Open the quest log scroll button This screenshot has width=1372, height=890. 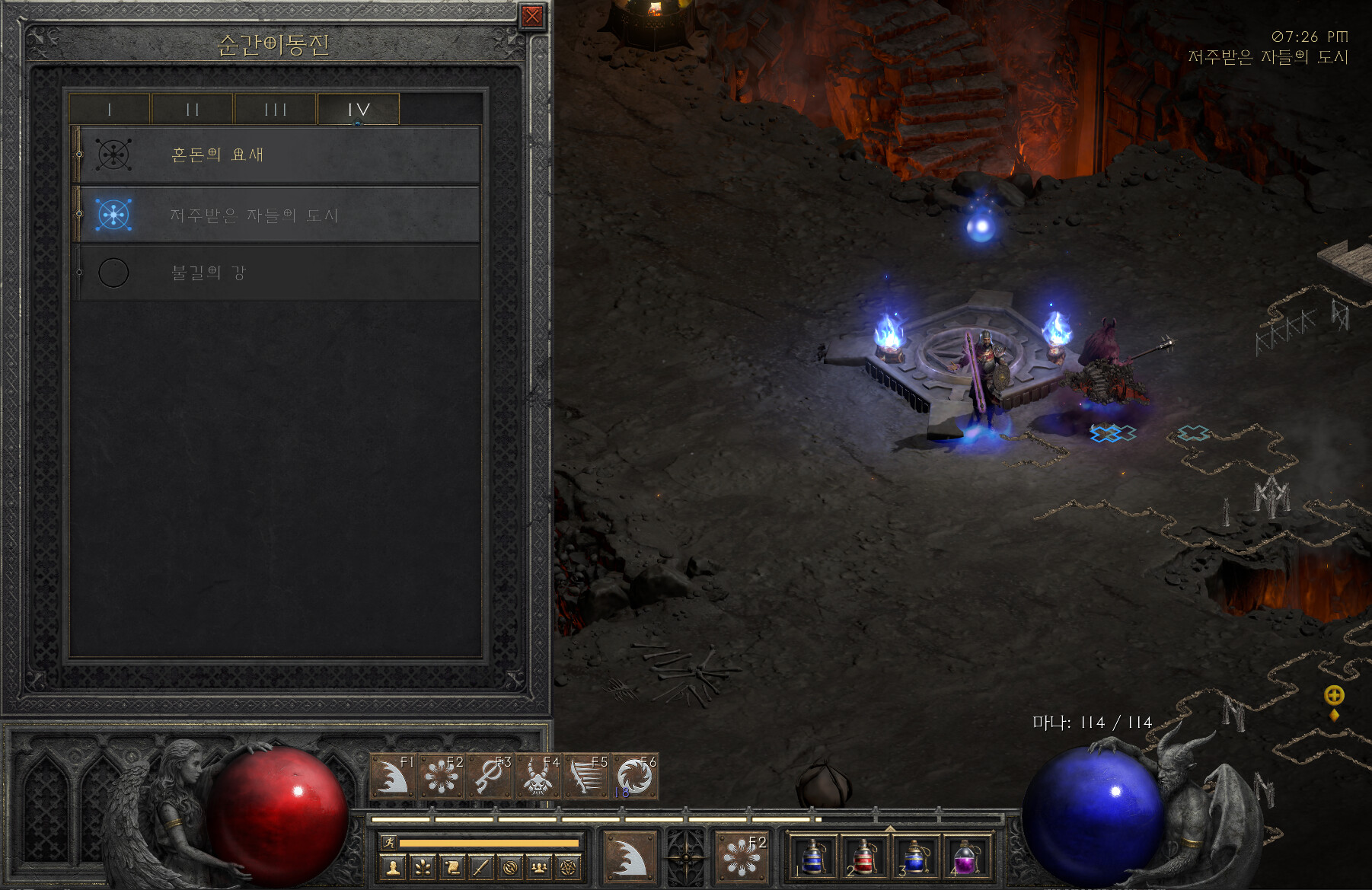tap(451, 867)
